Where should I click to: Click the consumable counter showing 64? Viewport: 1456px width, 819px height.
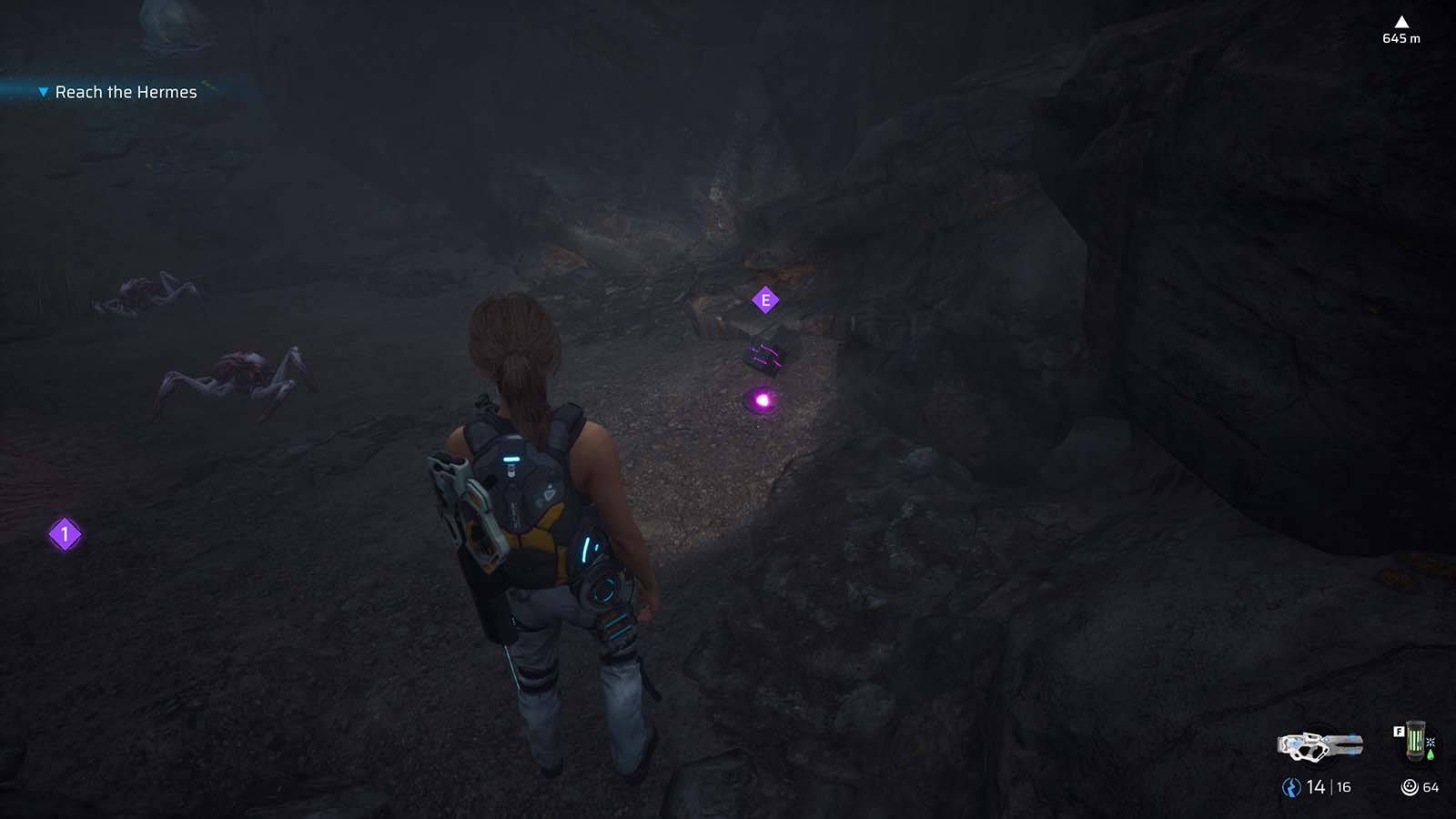[1431, 787]
